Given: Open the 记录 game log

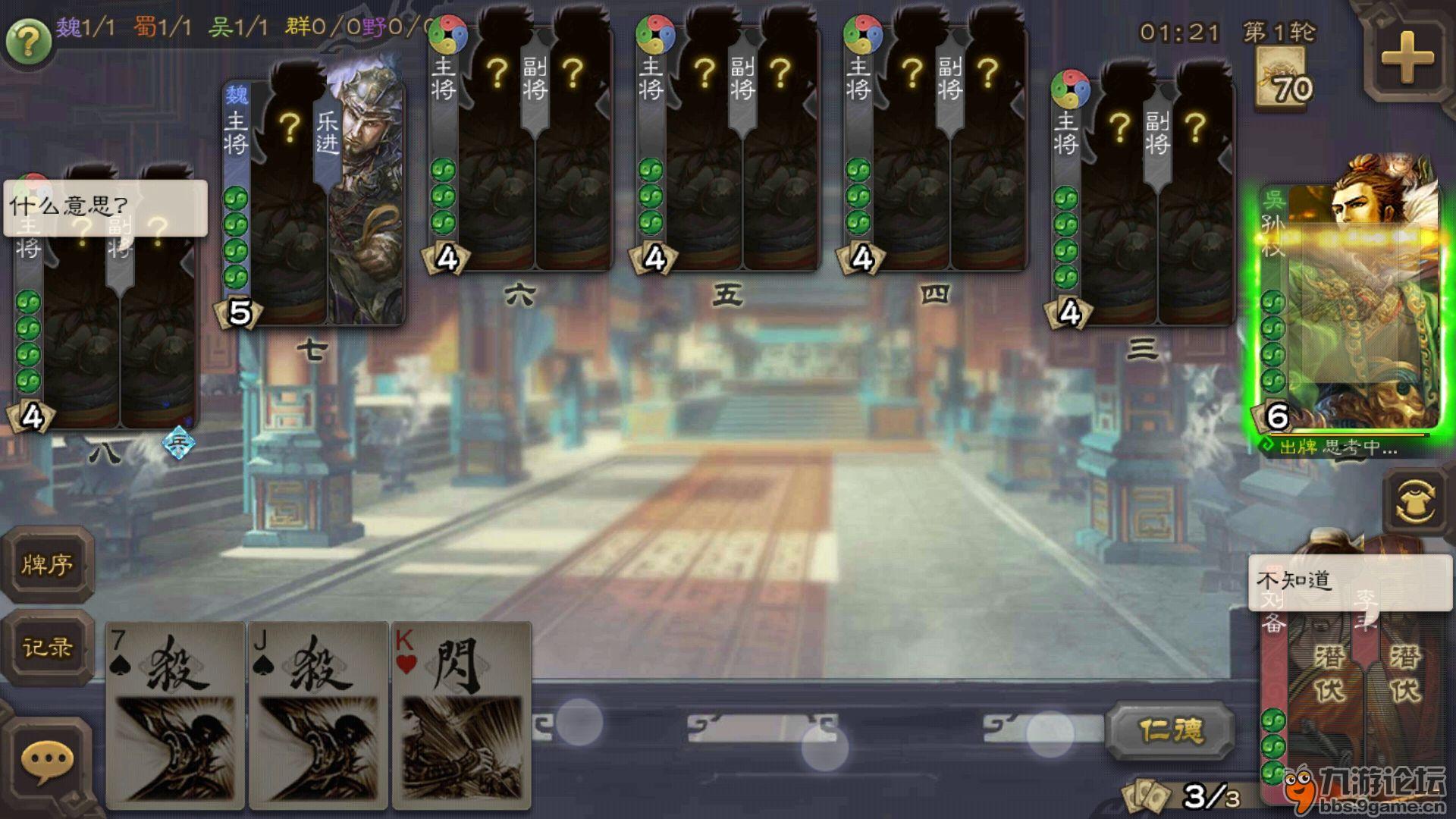Looking at the screenshot, I should pyautogui.click(x=47, y=647).
